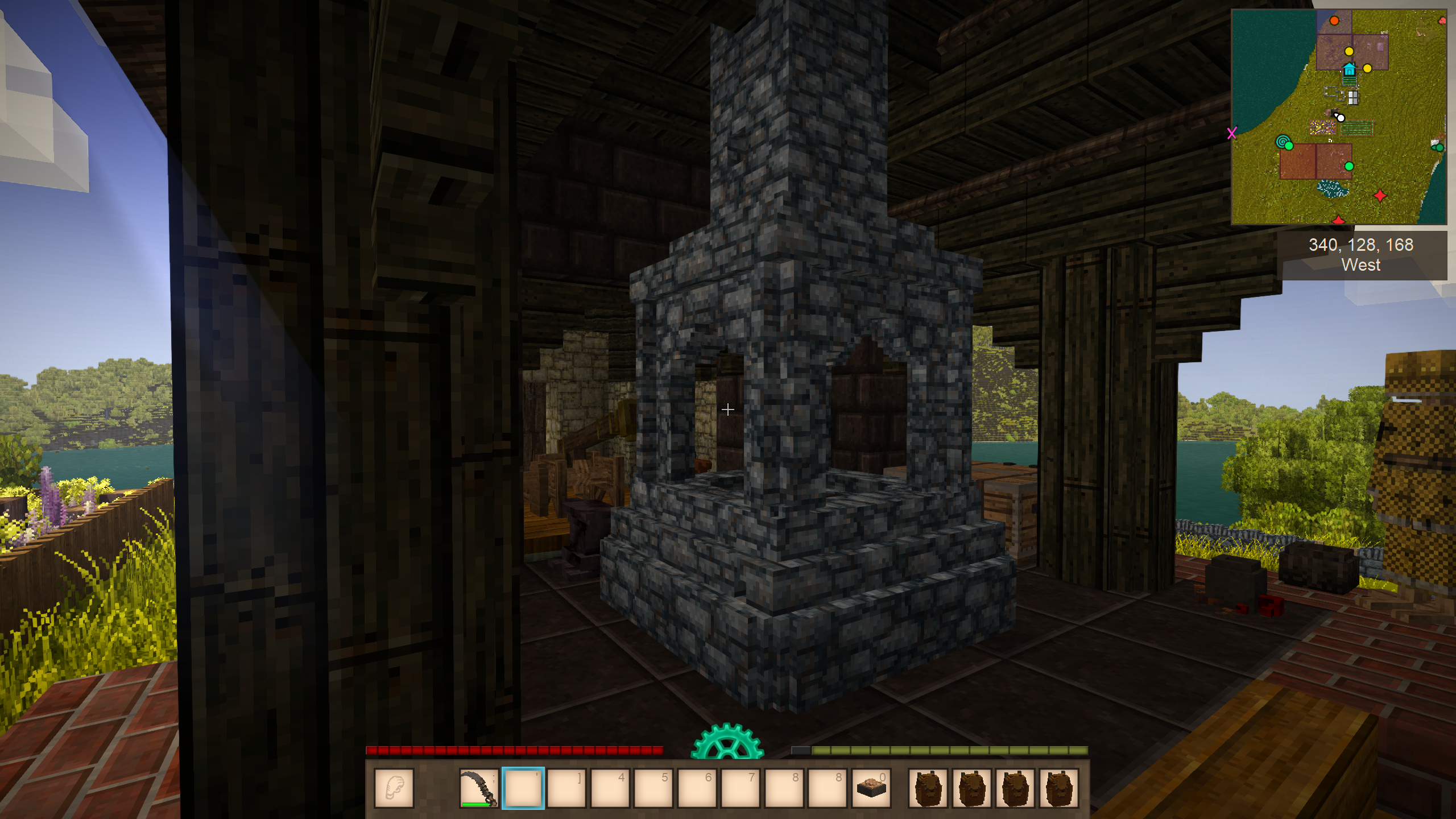This screenshot has width=1456, height=819.
Task: Click the highlighted blue-bordered hotbar slot
Action: tap(523, 788)
